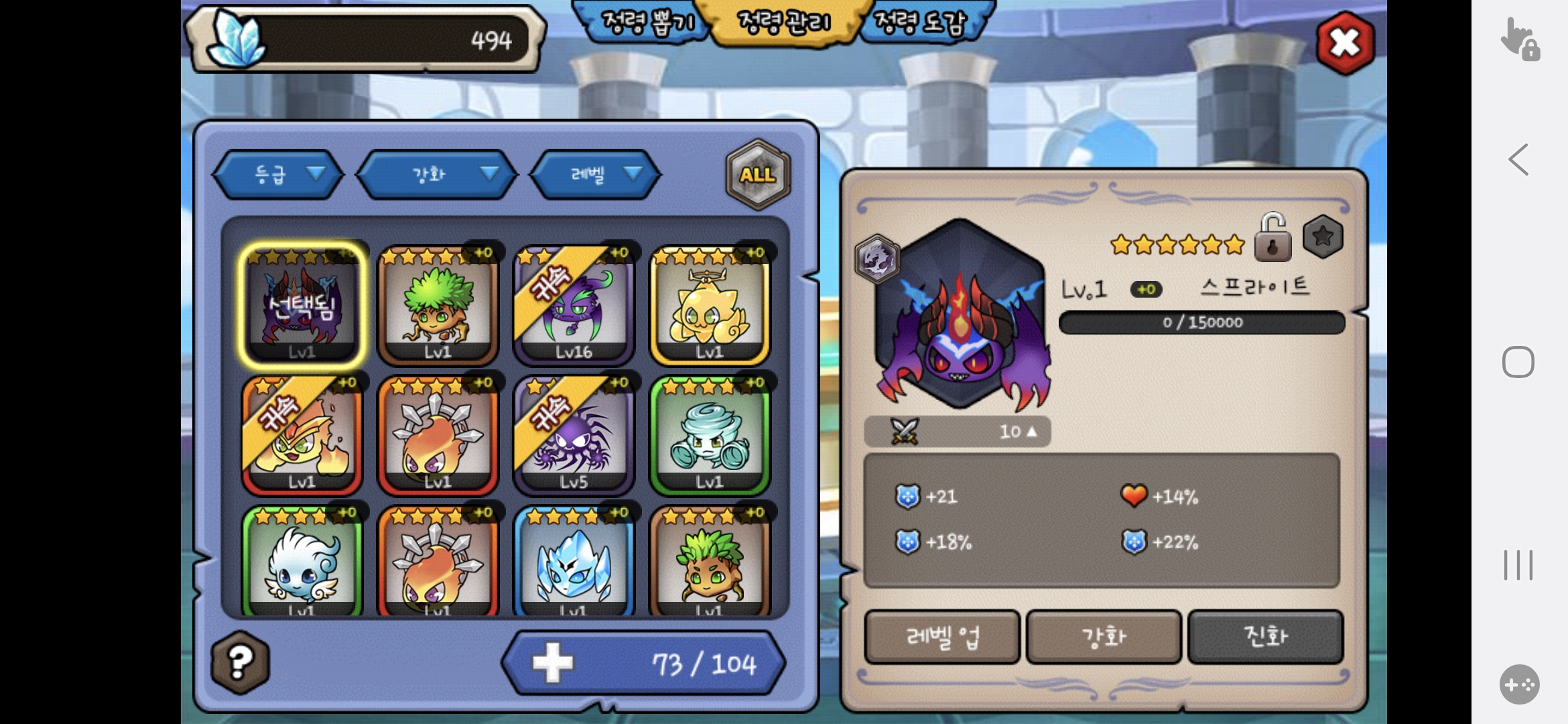Select the blue ice crystal spirit
The image size is (1568, 724).
click(574, 562)
